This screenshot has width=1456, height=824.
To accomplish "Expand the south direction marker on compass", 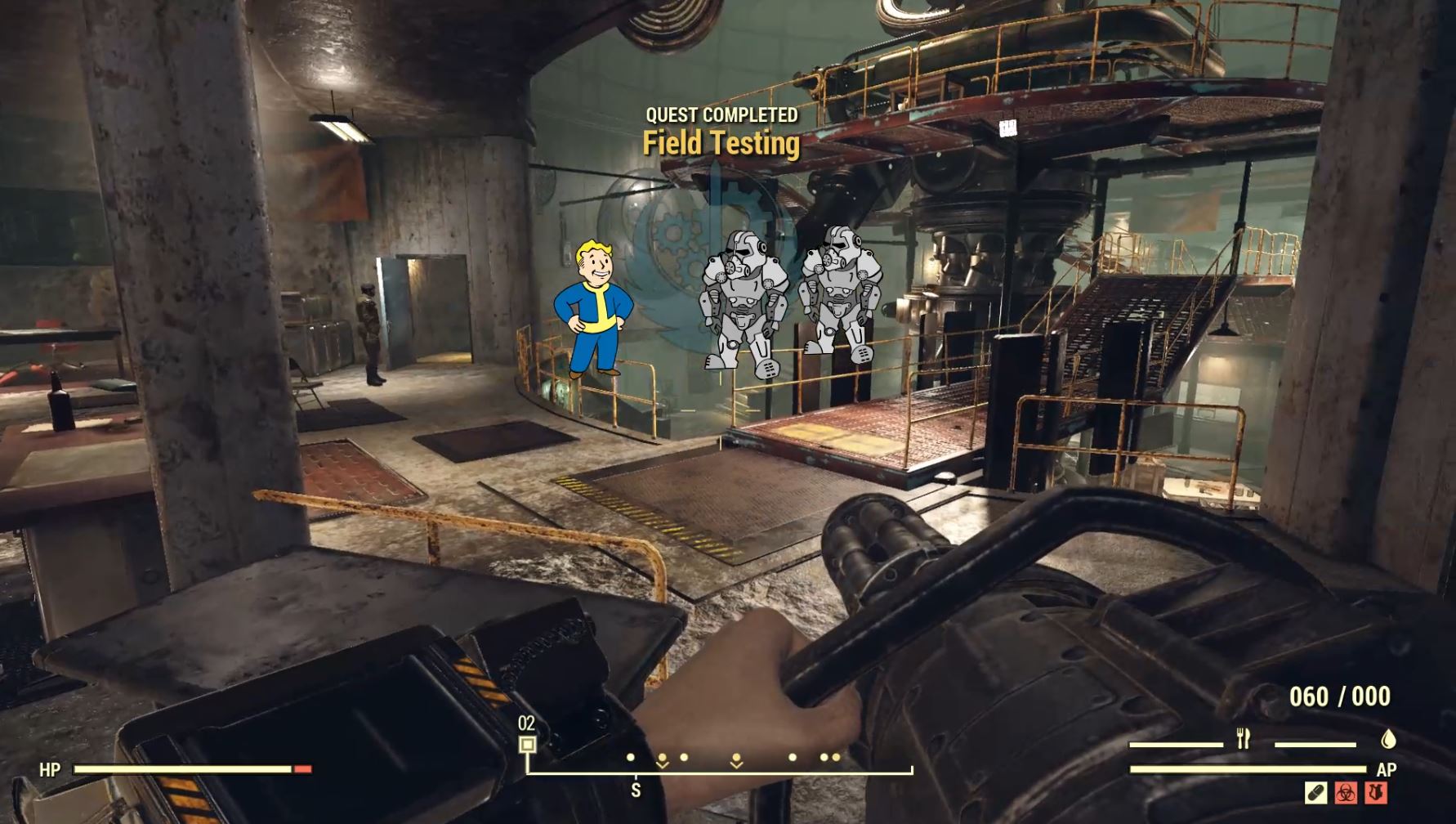I will coord(635,790).
